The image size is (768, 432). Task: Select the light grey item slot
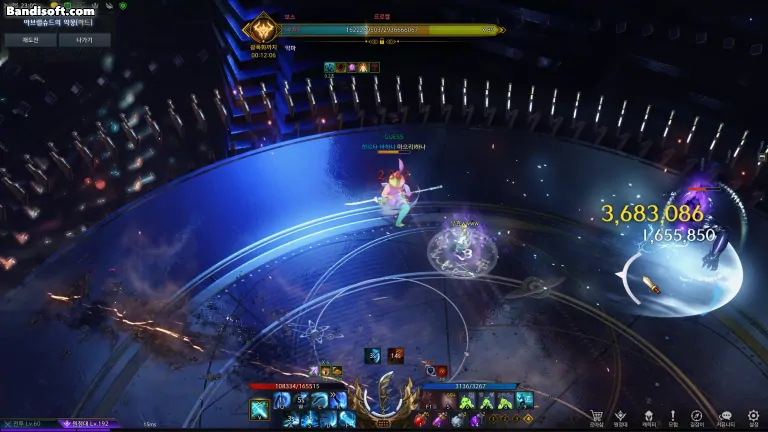(456, 421)
